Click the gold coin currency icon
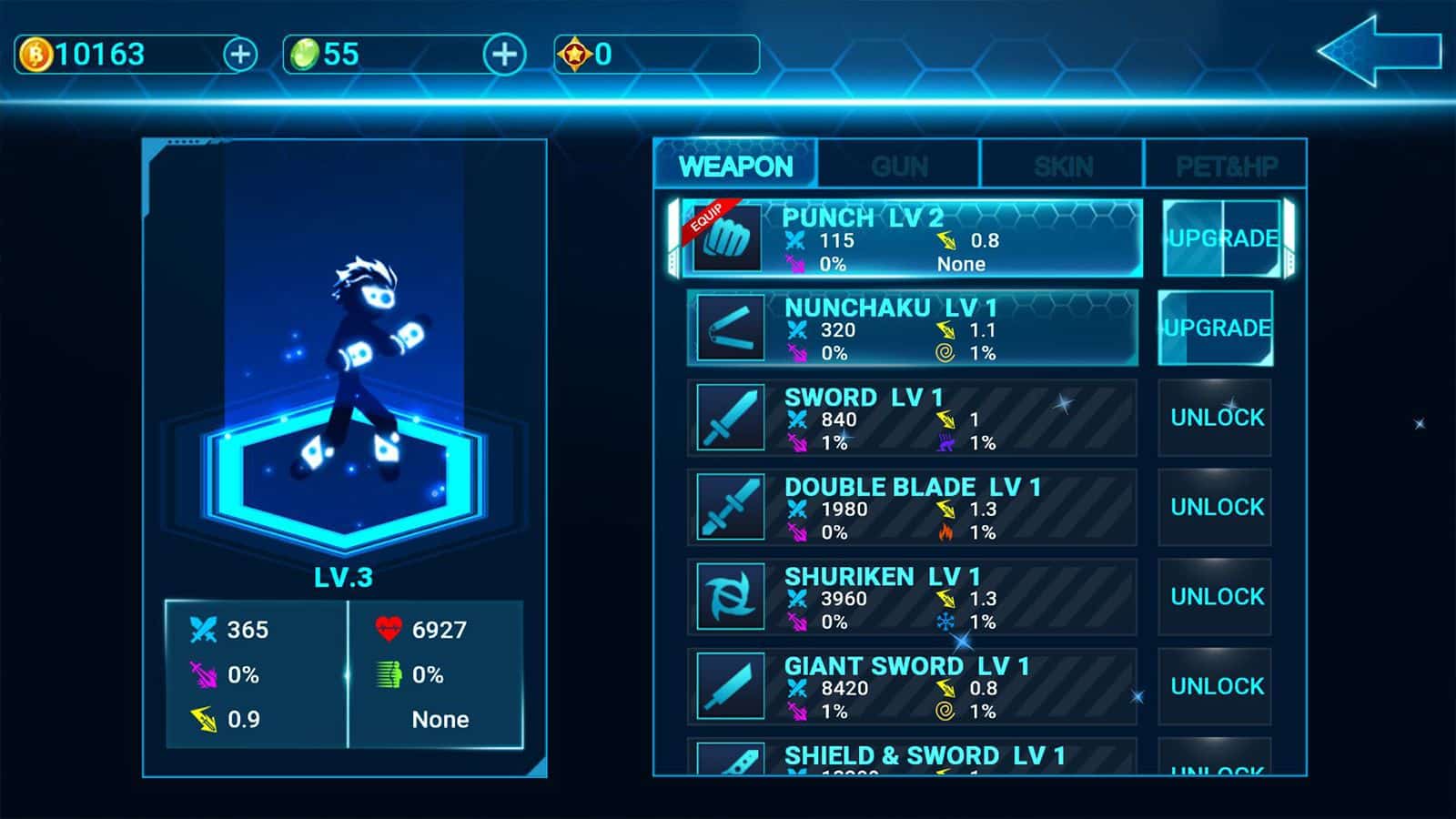 click(x=35, y=55)
